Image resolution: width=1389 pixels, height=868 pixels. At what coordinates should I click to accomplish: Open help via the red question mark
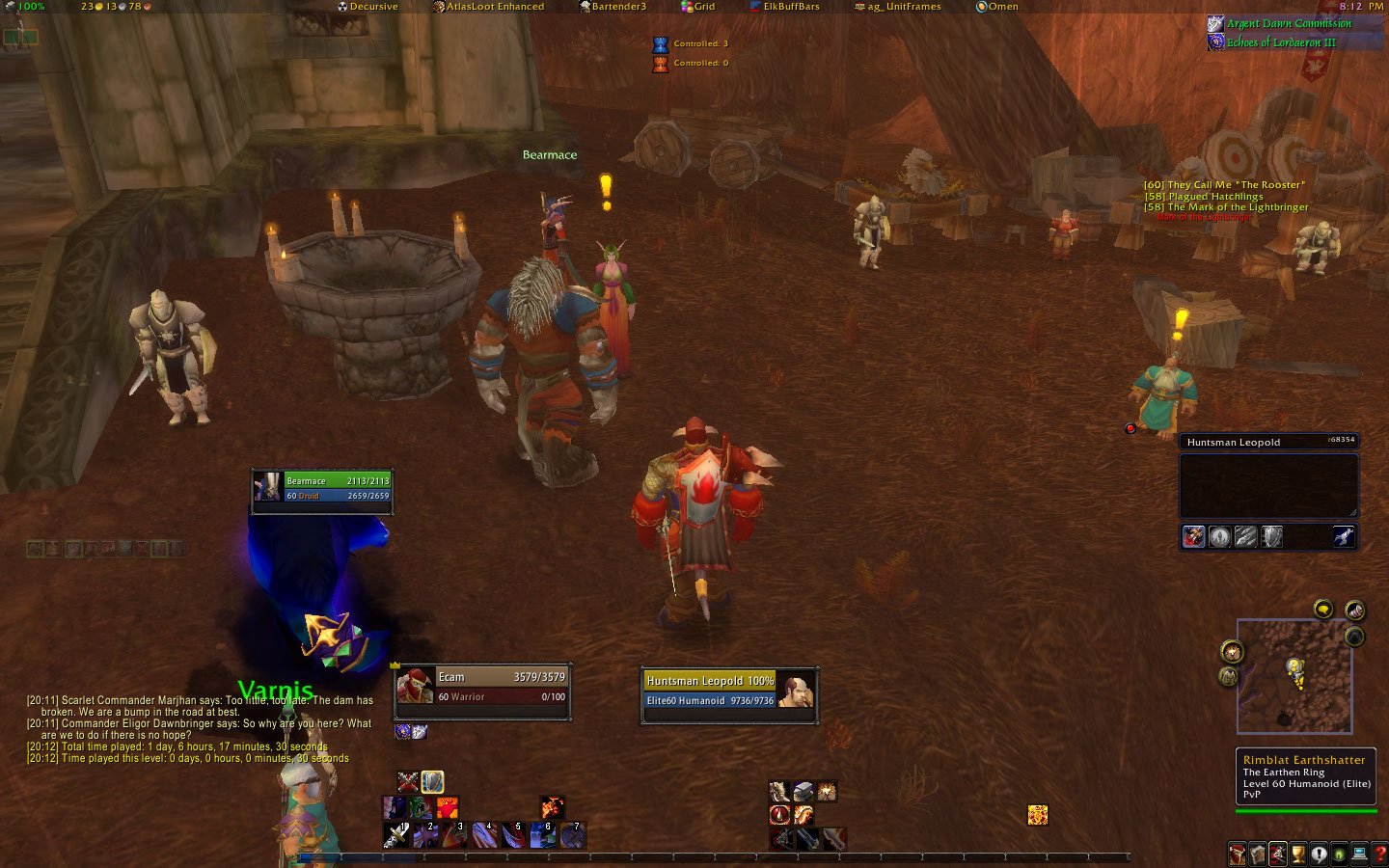coord(1379,854)
